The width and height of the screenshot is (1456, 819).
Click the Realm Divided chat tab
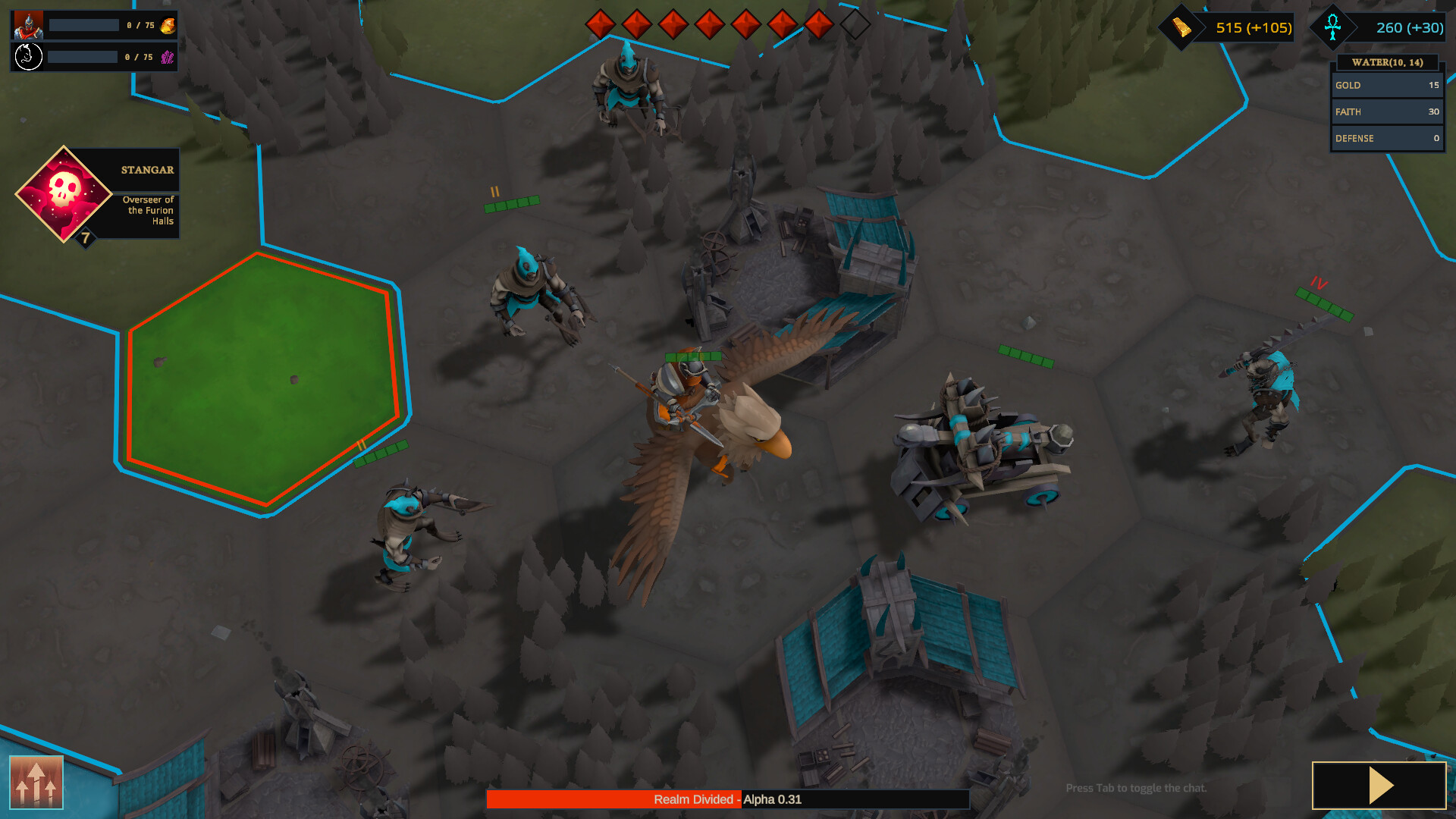pyautogui.click(x=694, y=799)
